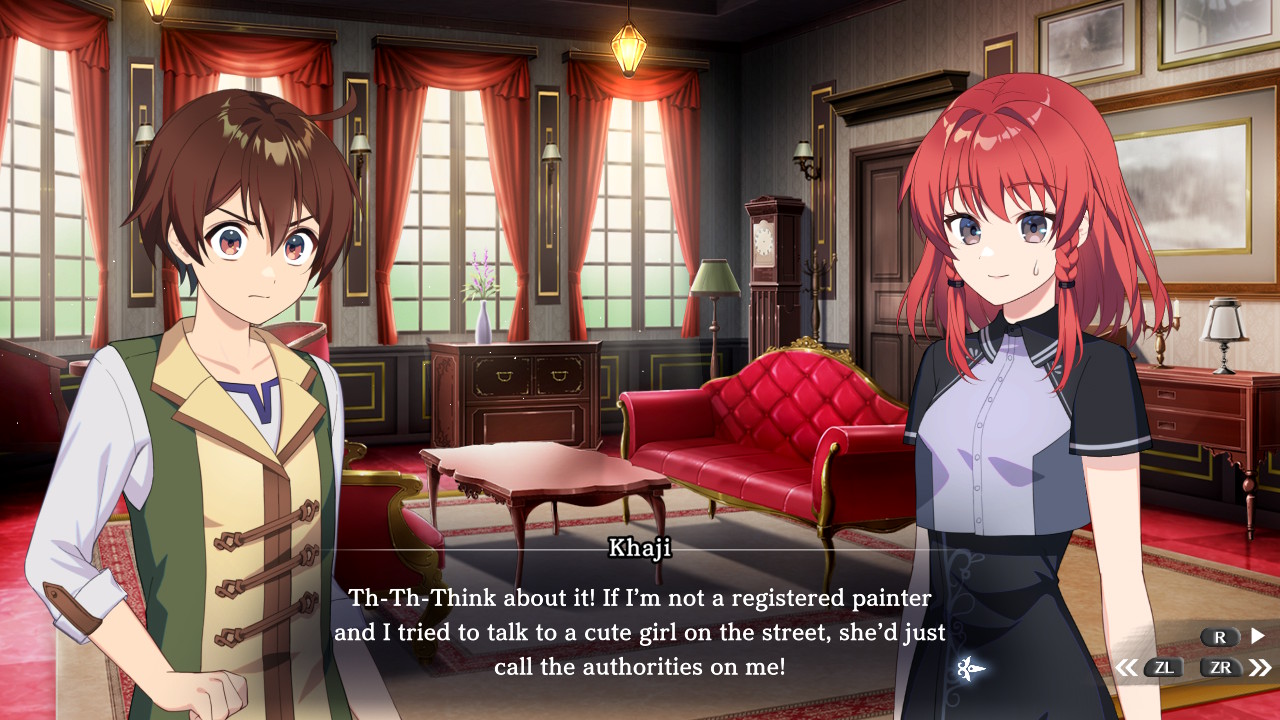Expand the dialogue history with the left chevrons
Screen dimensions: 1280x720
click(x=1128, y=668)
